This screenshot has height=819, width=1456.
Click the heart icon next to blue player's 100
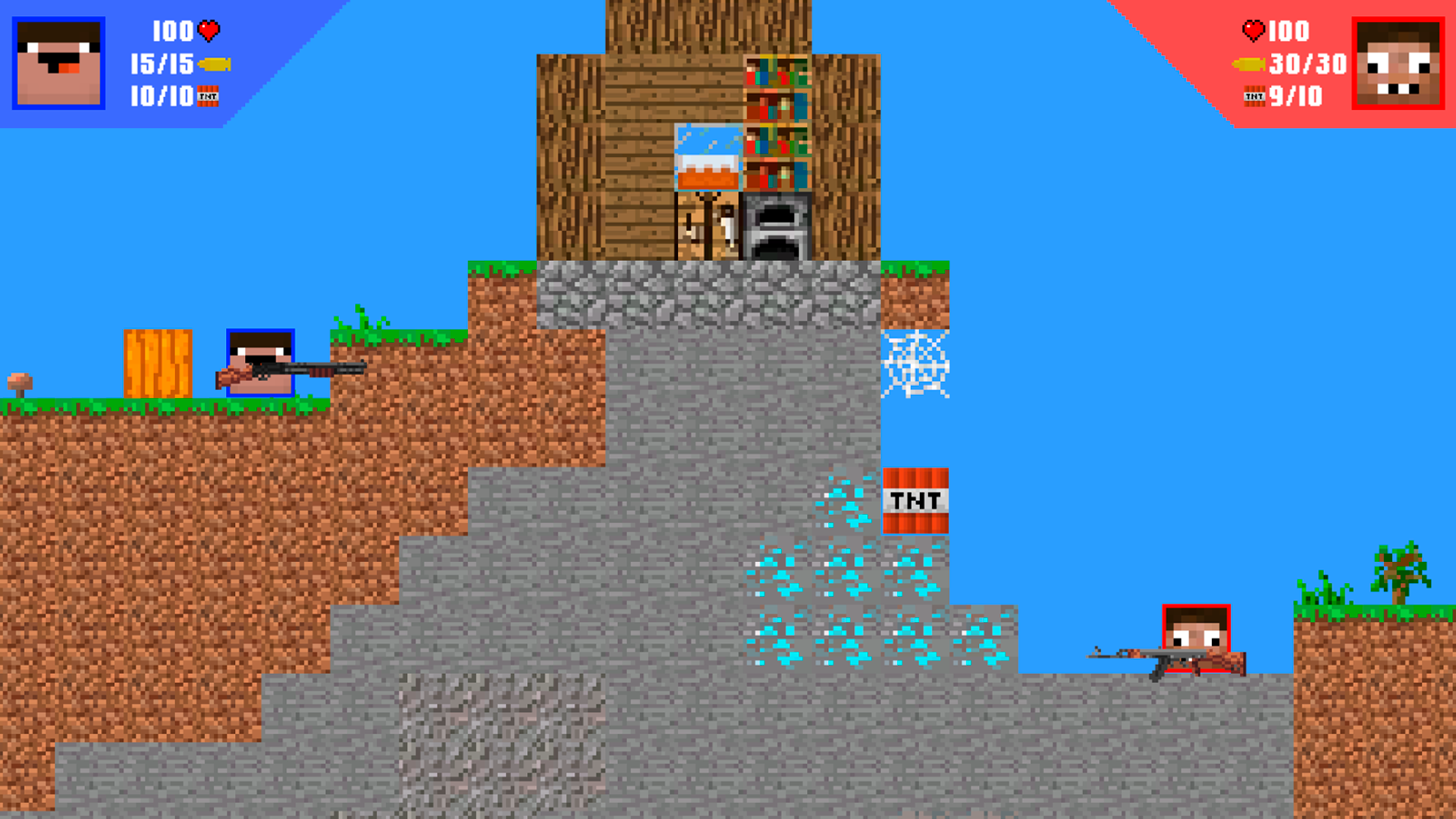click(x=209, y=32)
